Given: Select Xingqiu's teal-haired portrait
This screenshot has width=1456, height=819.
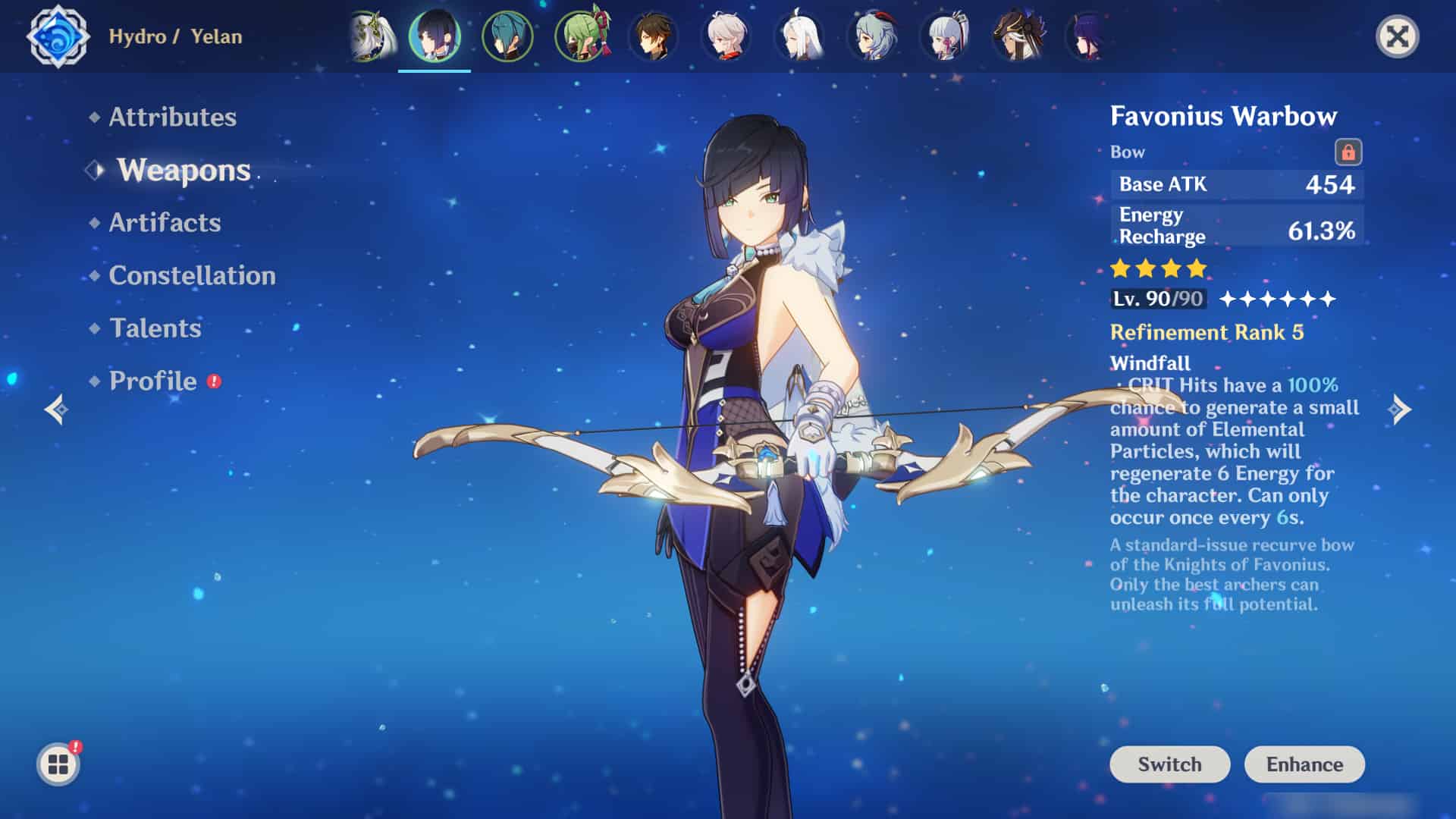Looking at the screenshot, I should coord(507,36).
